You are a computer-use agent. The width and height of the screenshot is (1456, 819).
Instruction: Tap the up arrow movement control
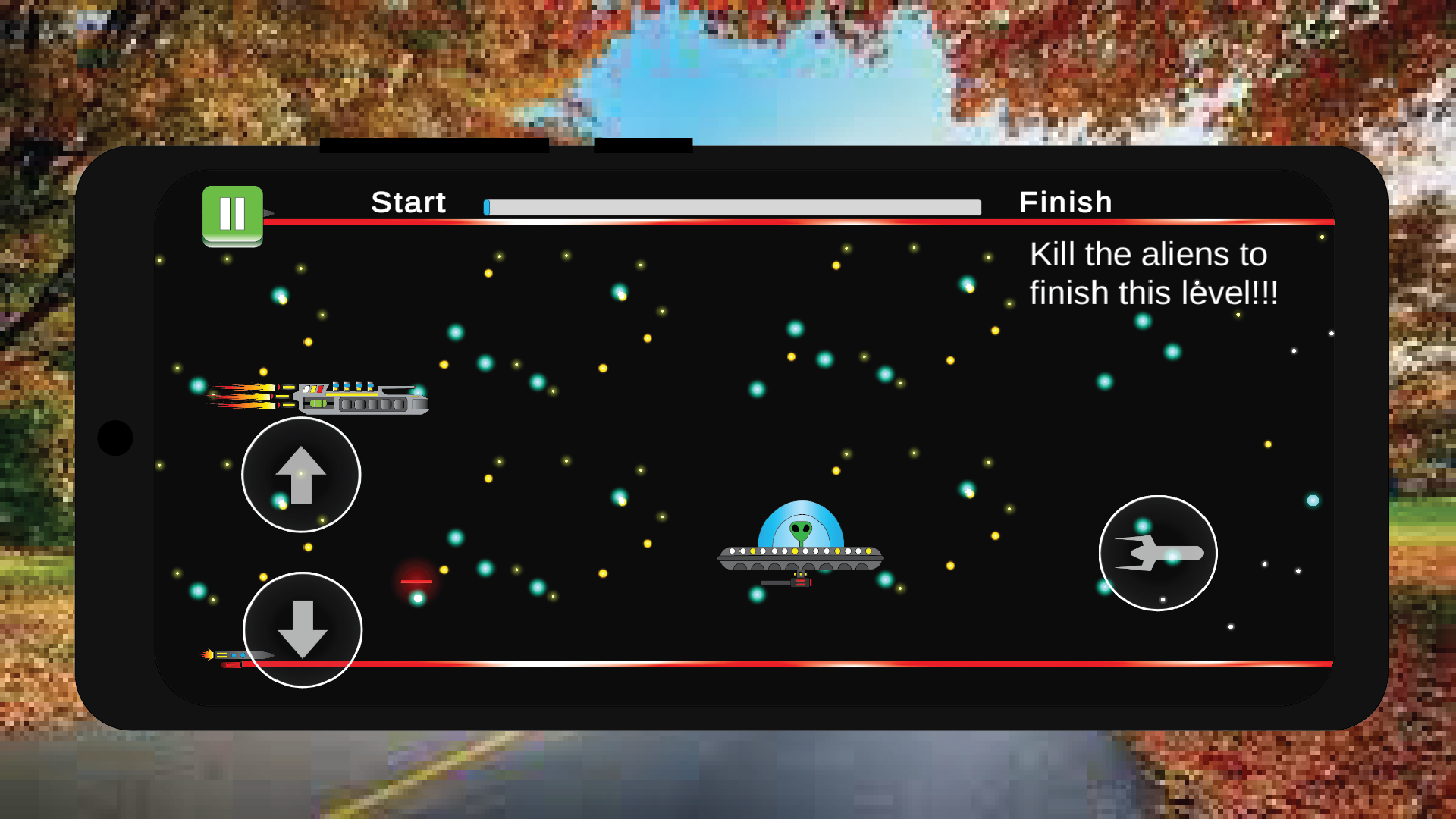301,474
